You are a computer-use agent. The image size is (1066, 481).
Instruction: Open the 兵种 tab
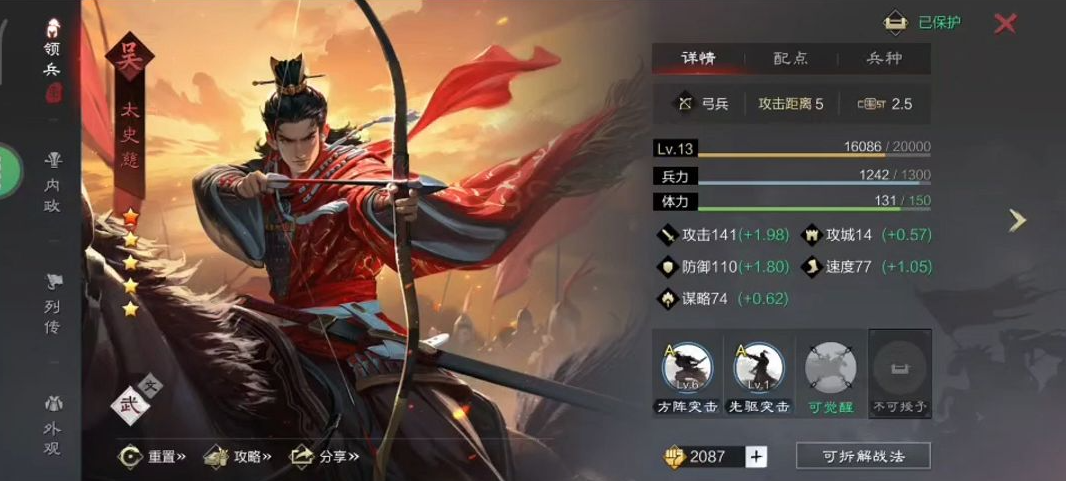tap(883, 58)
